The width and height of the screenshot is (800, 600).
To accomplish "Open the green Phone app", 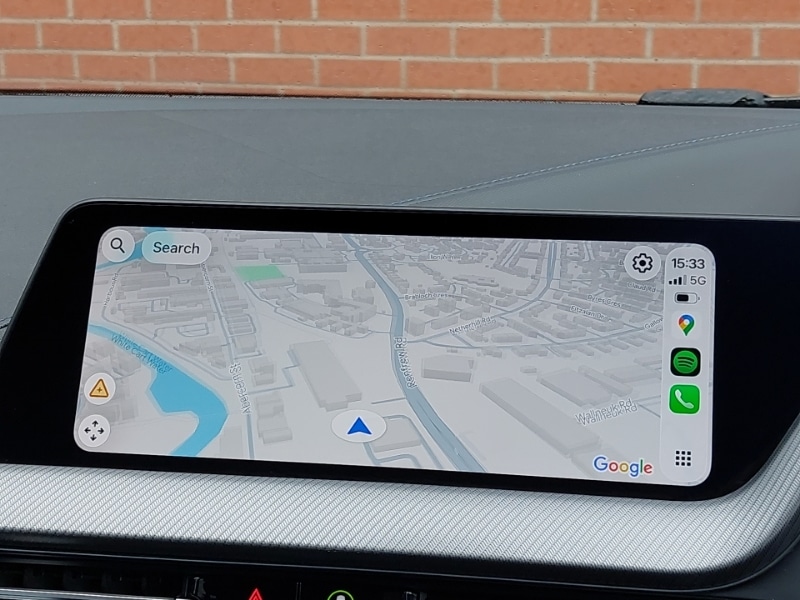I will 684,400.
